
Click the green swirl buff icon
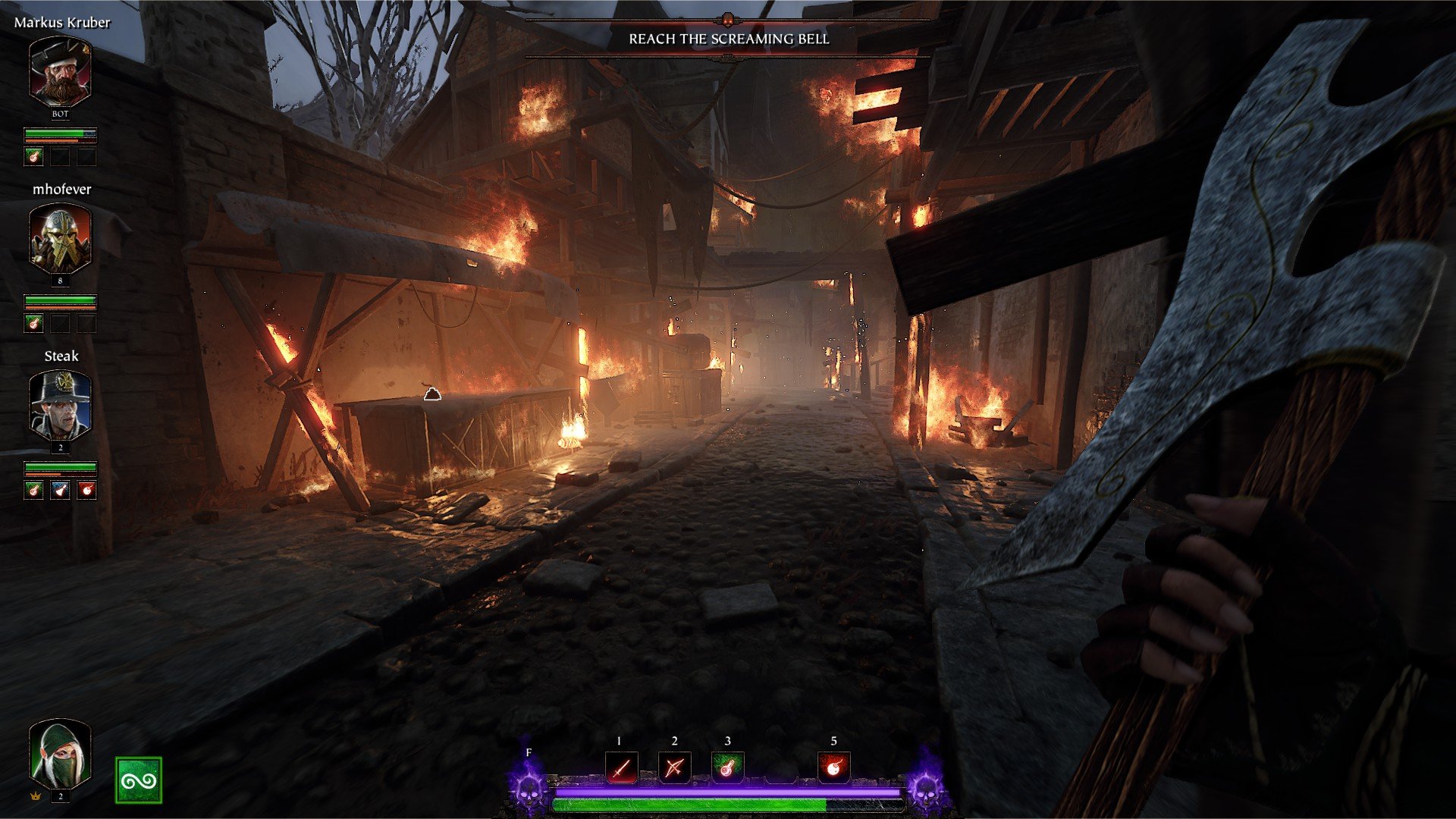[x=139, y=780]
